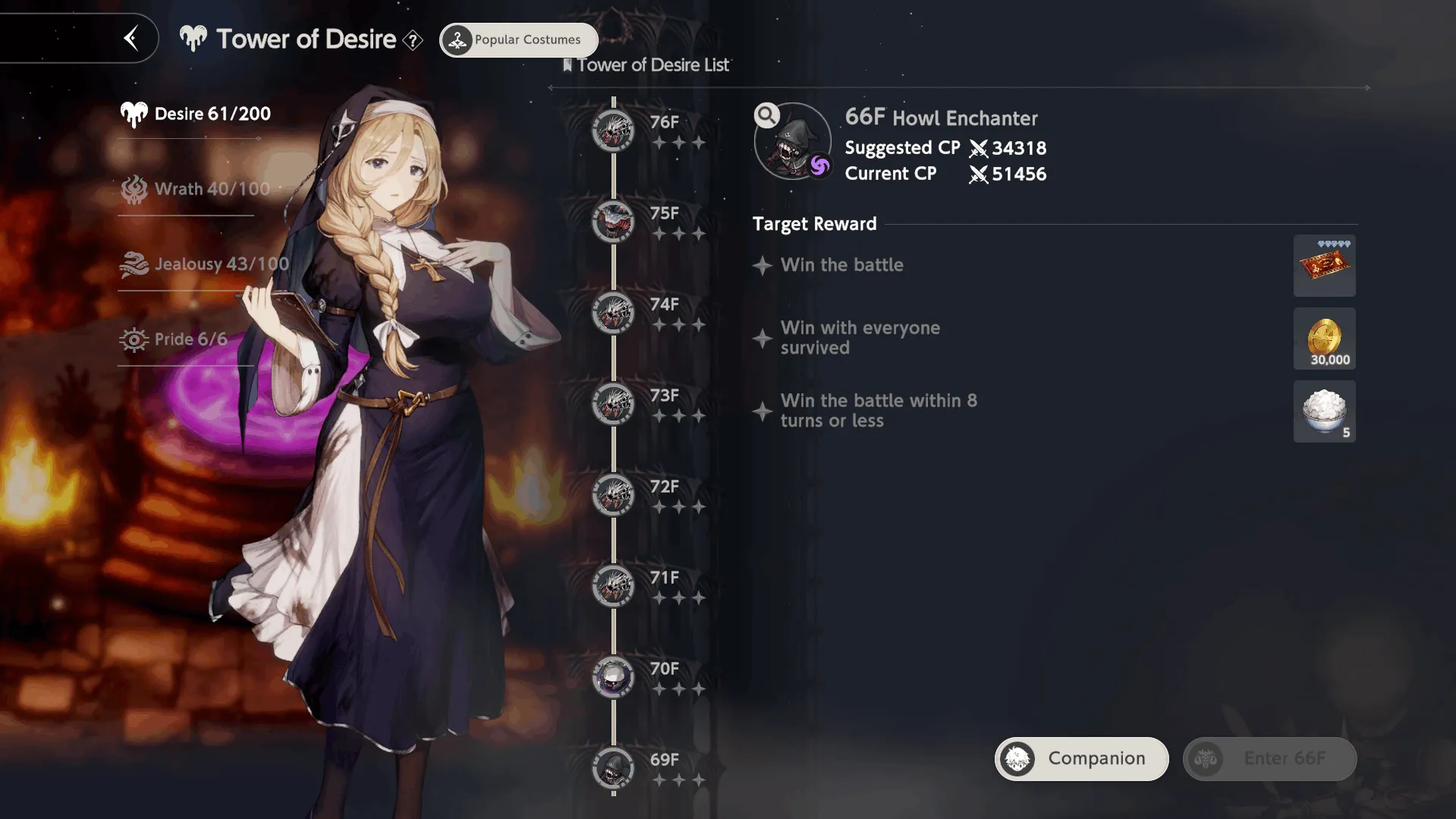Image resolution: width=1456 pixels, height=819 pixels.
Task: Switch to the Jealousy 43/100 tower
Action: [205, 264]
